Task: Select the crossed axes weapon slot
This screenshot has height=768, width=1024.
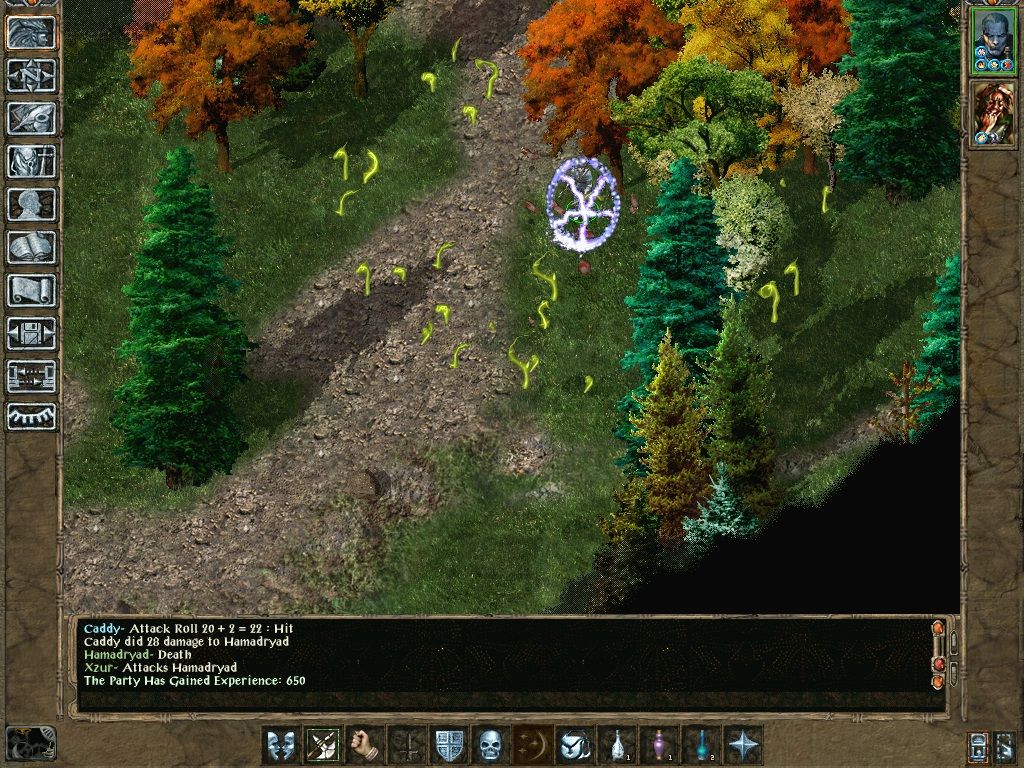Action: 322,745
